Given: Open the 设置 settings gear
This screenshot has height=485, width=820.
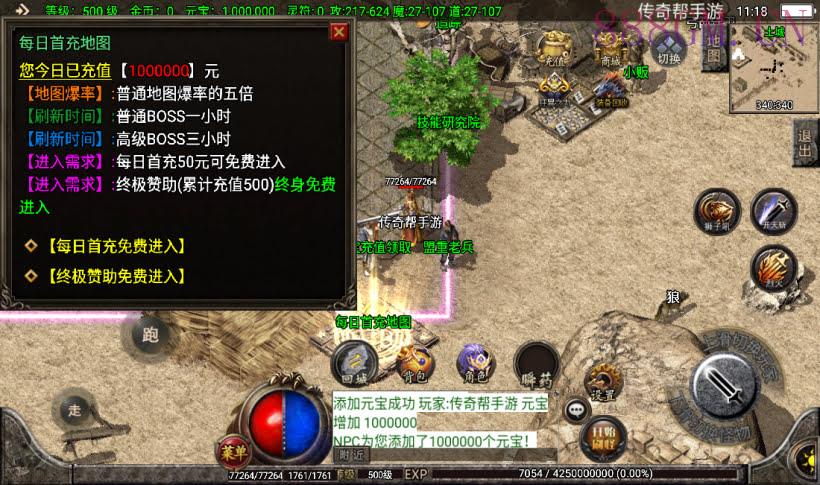Looking at the screenshot, I should point(603,381).
